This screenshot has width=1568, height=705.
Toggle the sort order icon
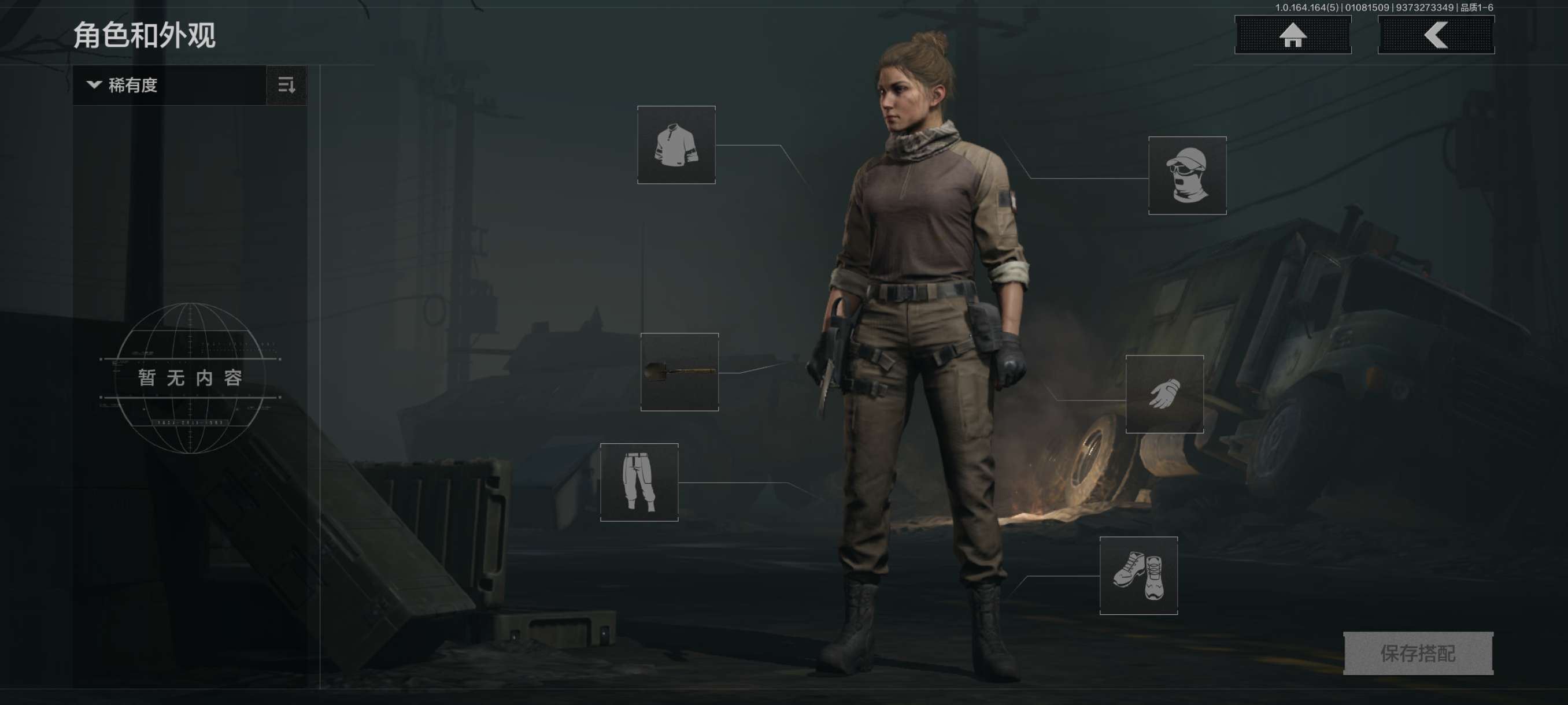pos(286,85)
